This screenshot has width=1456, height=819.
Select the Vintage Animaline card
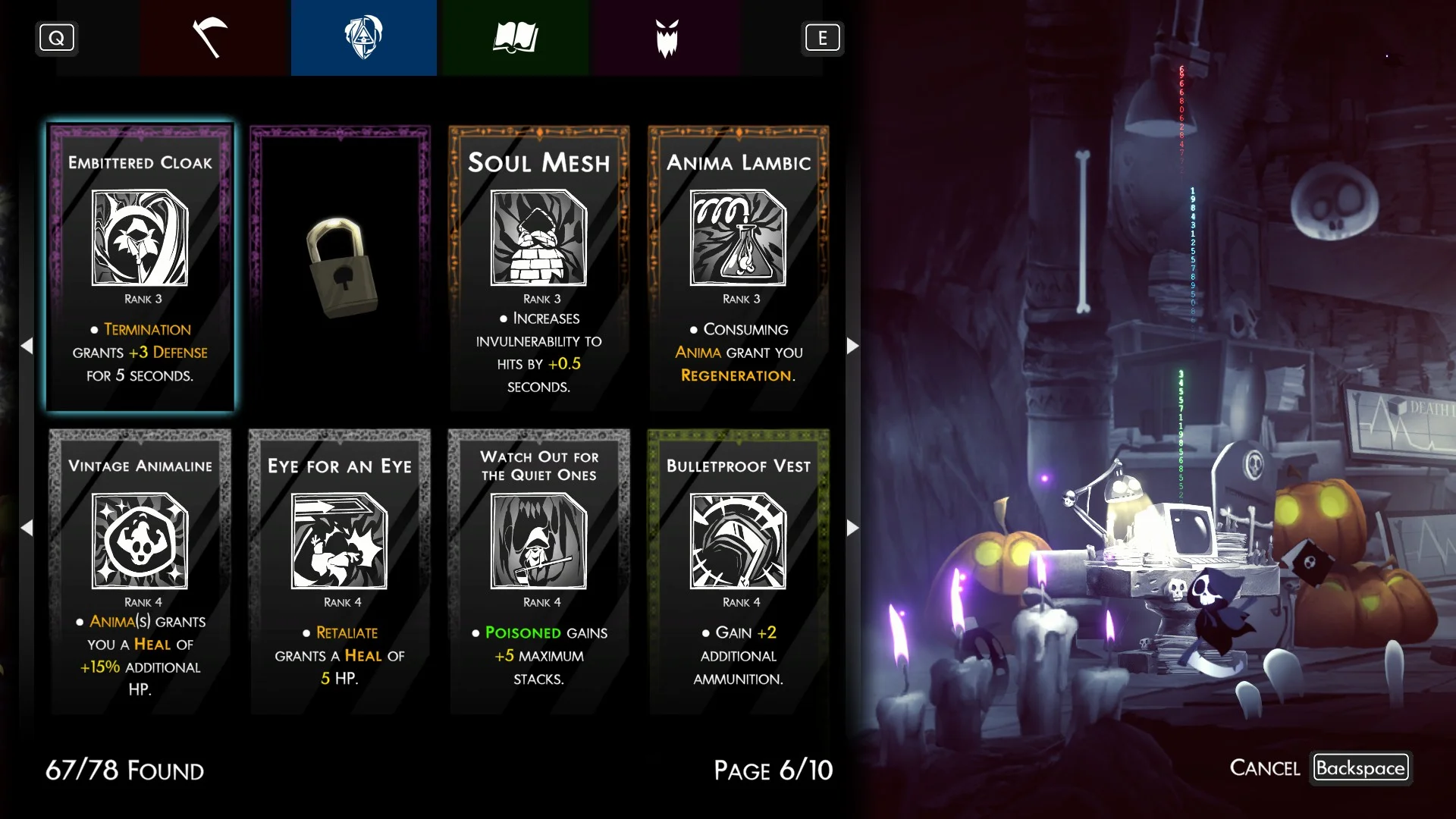140,571
